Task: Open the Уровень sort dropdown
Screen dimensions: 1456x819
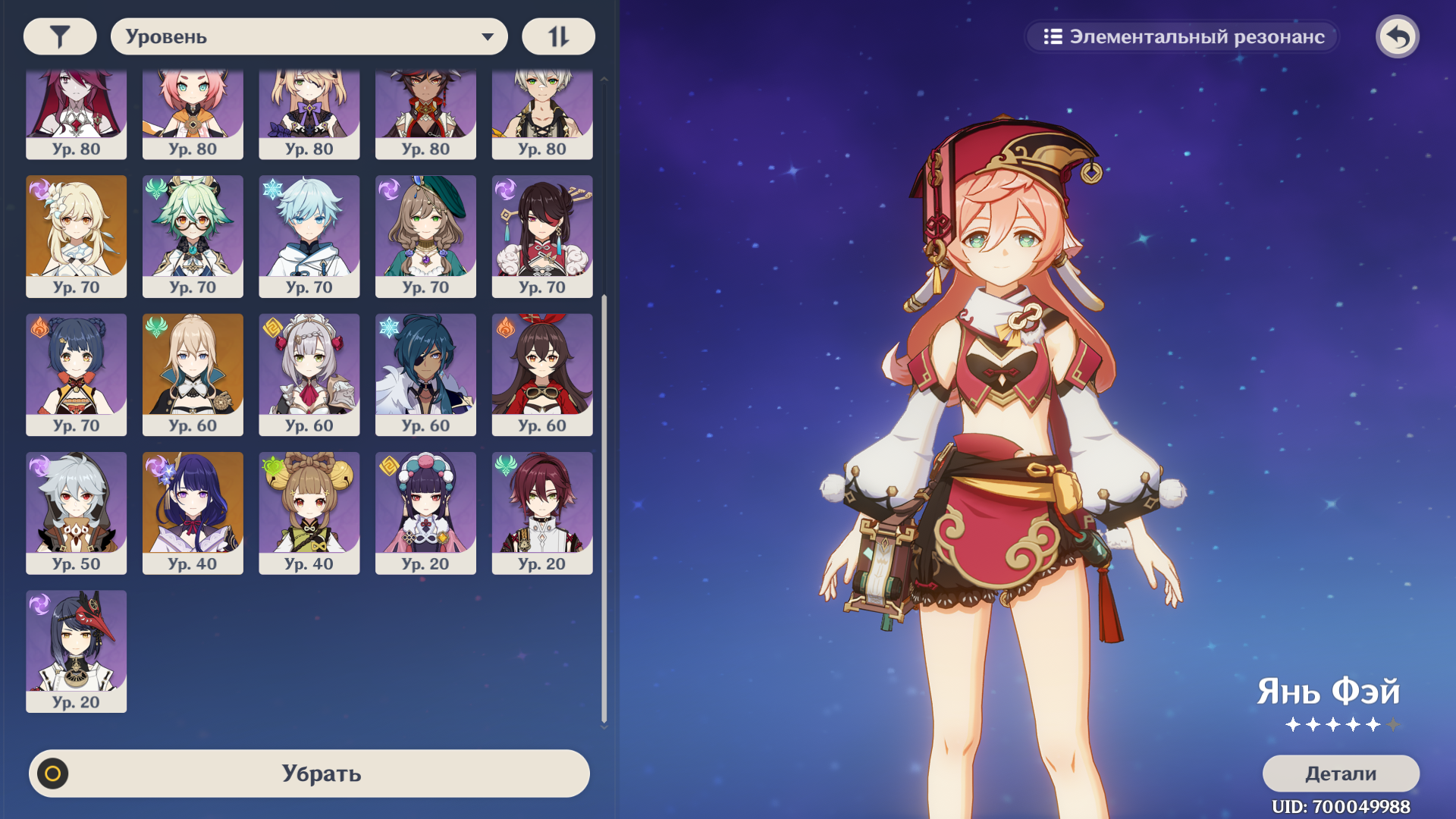Action: point(309,36)
